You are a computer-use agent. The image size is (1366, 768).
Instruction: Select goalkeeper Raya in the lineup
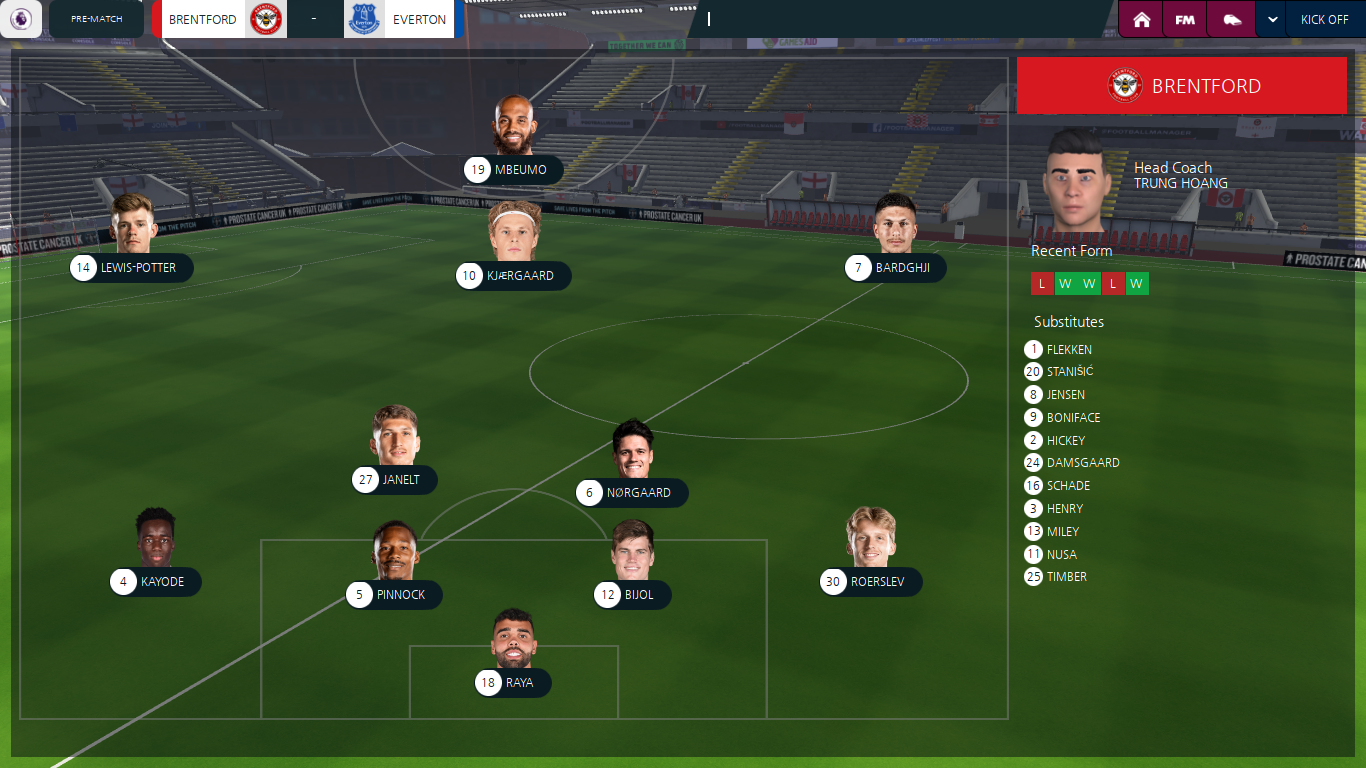tap(513, 683)
